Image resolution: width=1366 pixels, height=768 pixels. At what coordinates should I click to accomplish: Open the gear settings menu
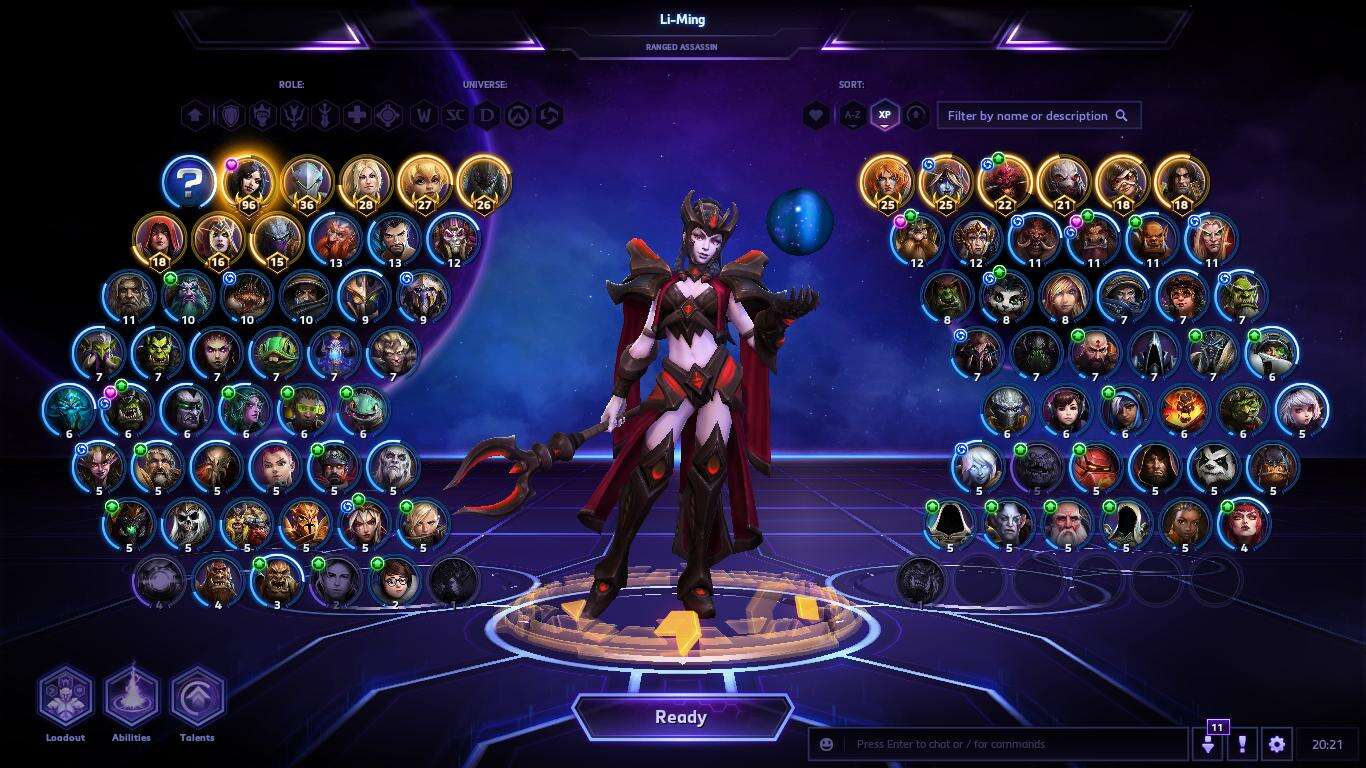(x=1276, y=744)
